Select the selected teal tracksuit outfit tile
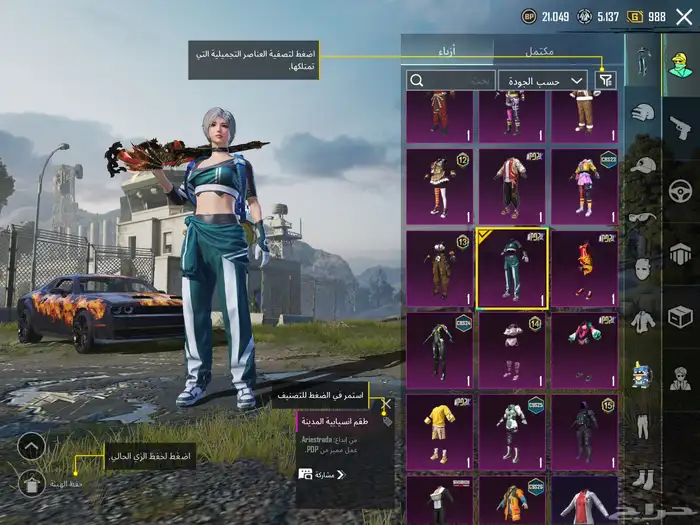This screenshot has height=525, width=700. pyautogui.click(x=512, y=268)
